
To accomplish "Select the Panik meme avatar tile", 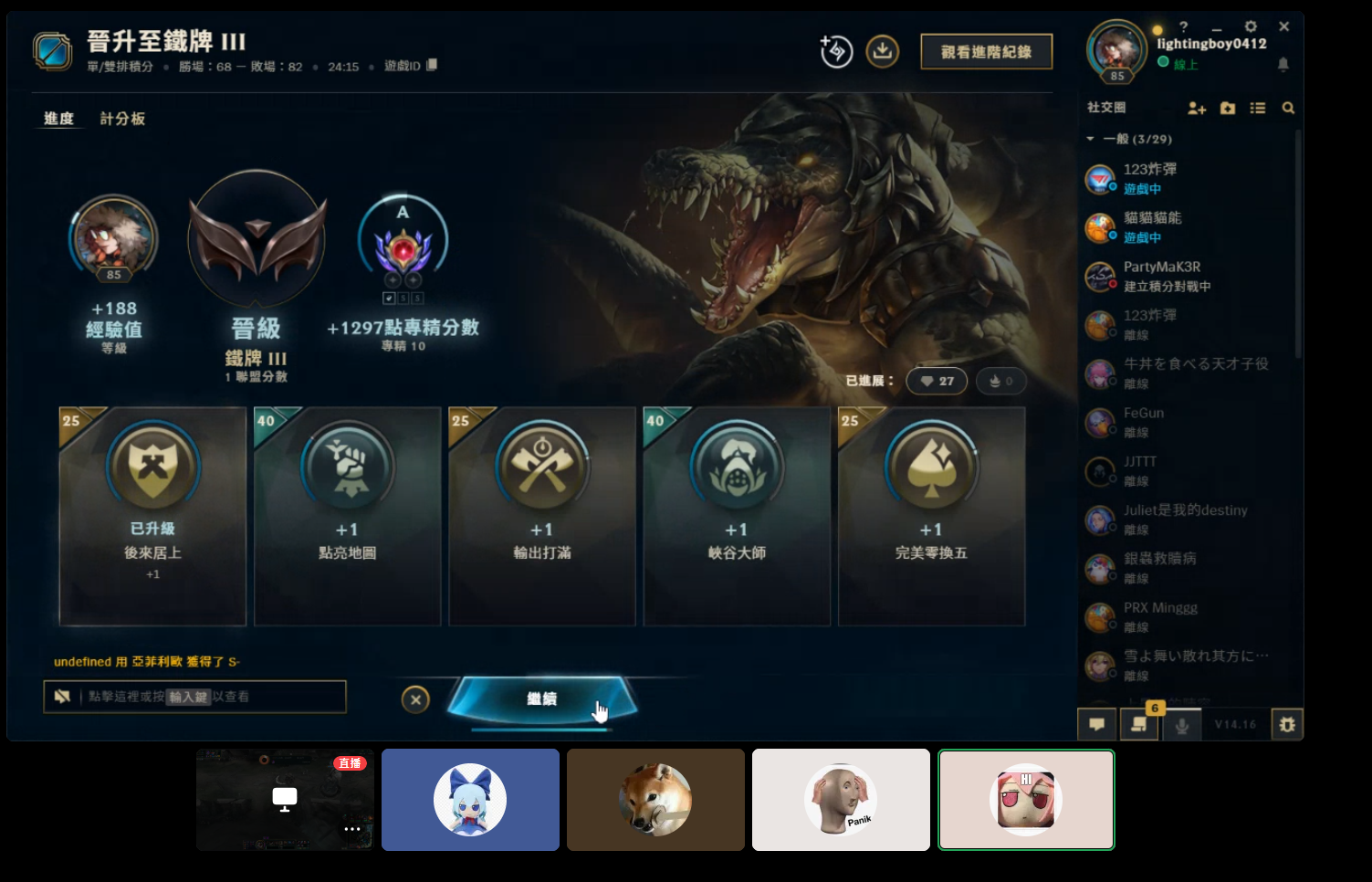I will (841, 800).
